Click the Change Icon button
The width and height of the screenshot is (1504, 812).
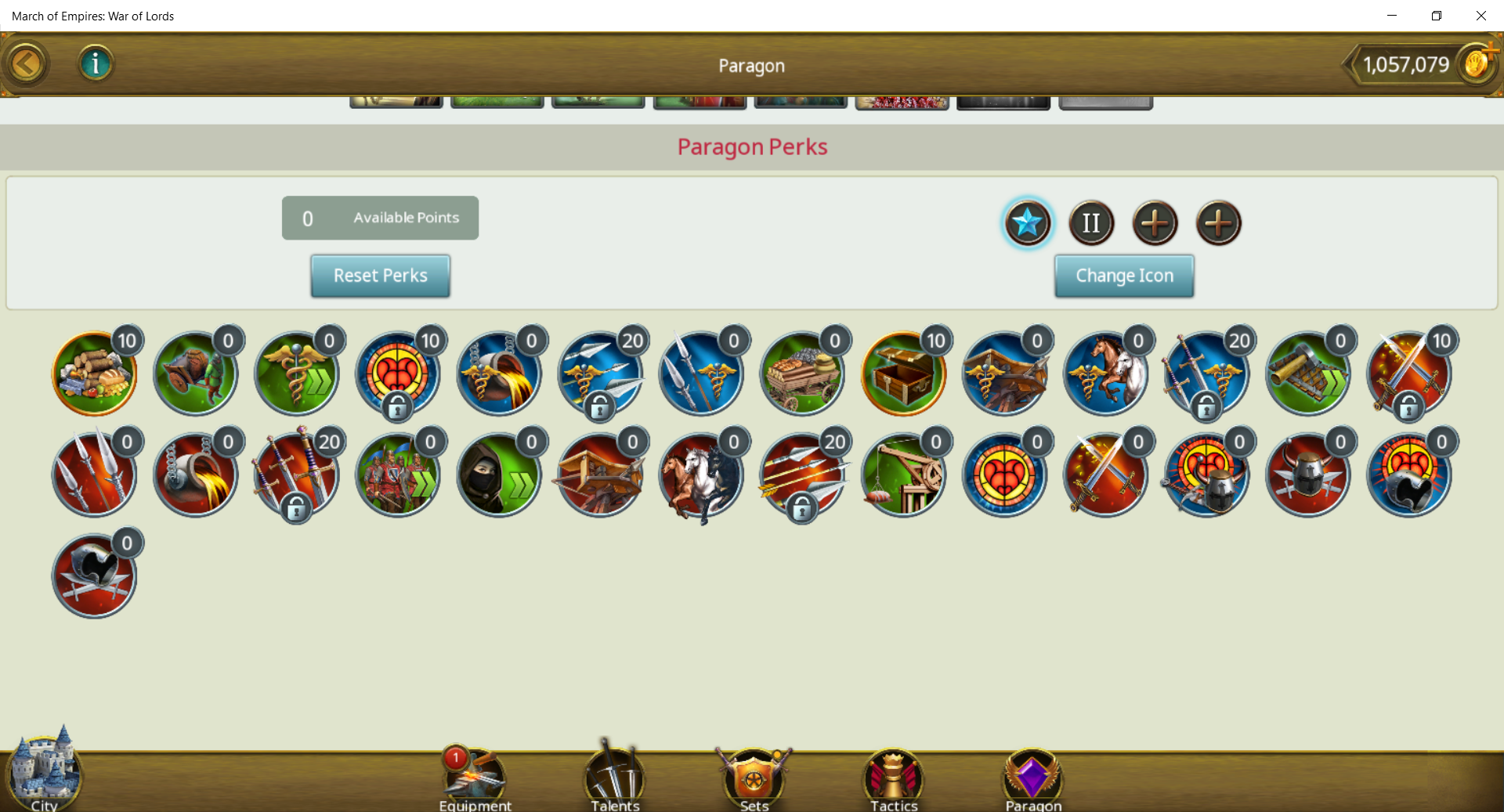pyautogui.click(x=1124, y=276)
